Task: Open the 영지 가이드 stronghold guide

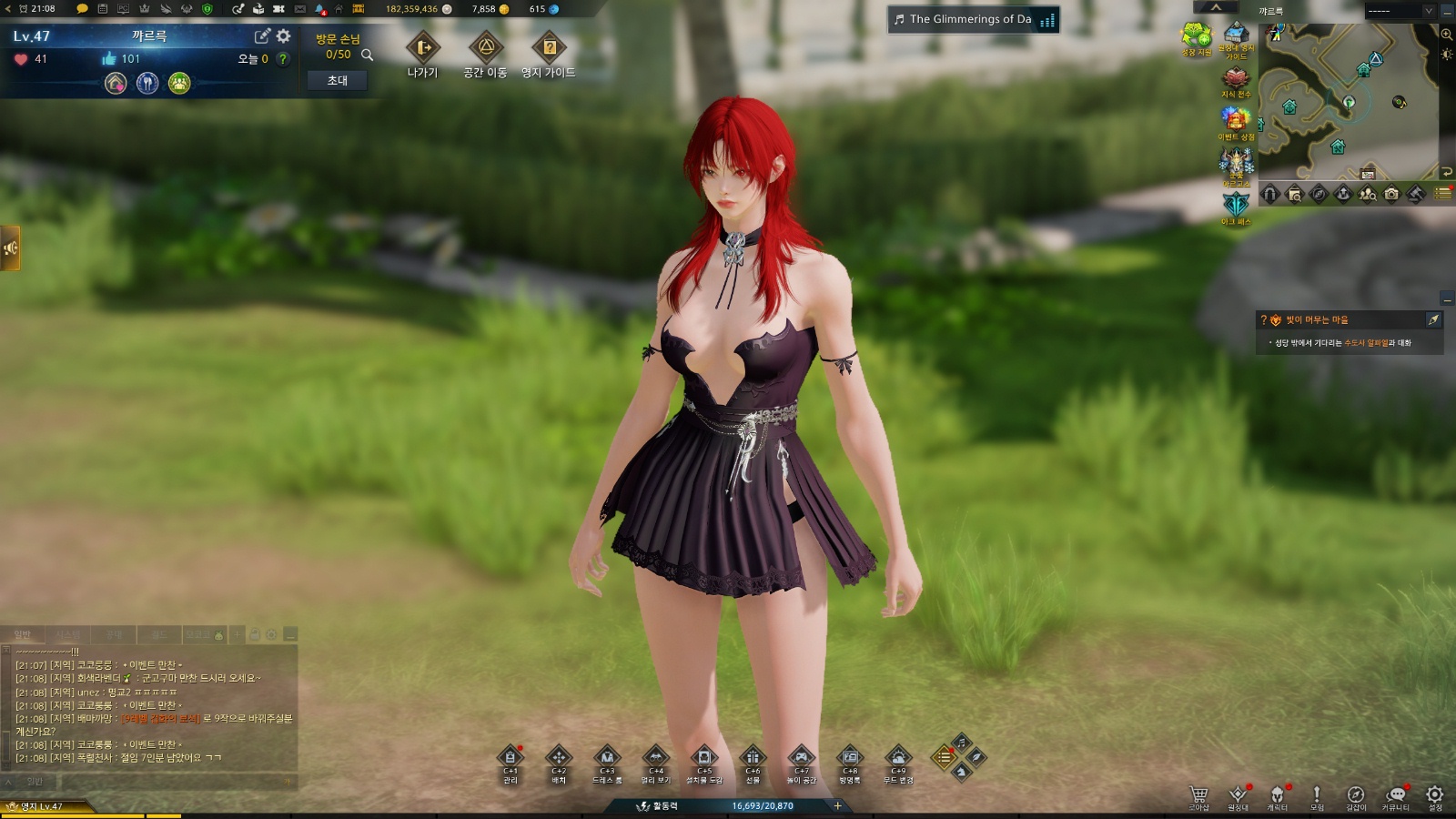Action: (549, 49)
